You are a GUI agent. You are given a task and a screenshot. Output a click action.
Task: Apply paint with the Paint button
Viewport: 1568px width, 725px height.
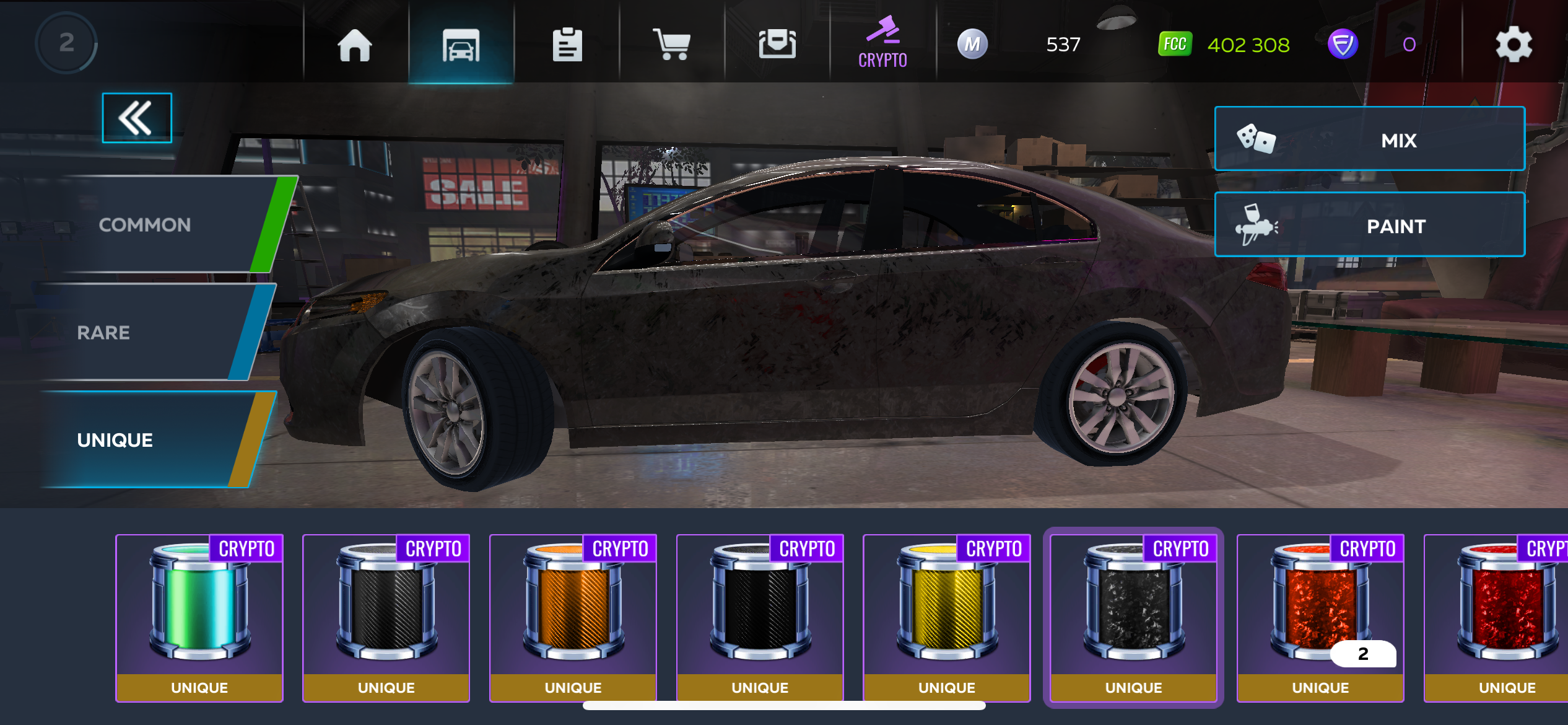coord(1369,225)
